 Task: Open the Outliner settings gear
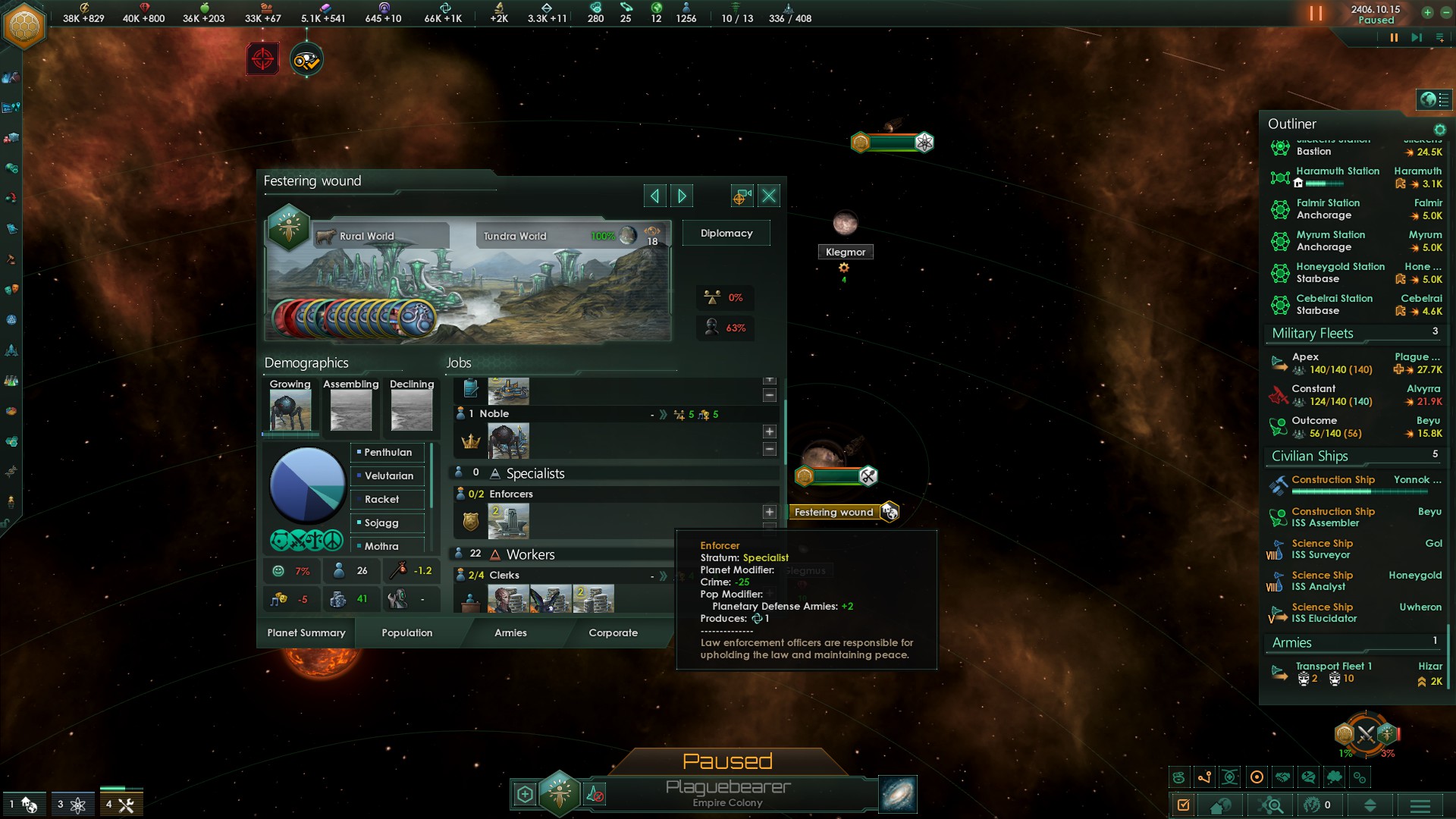(x=1439, y=130)
